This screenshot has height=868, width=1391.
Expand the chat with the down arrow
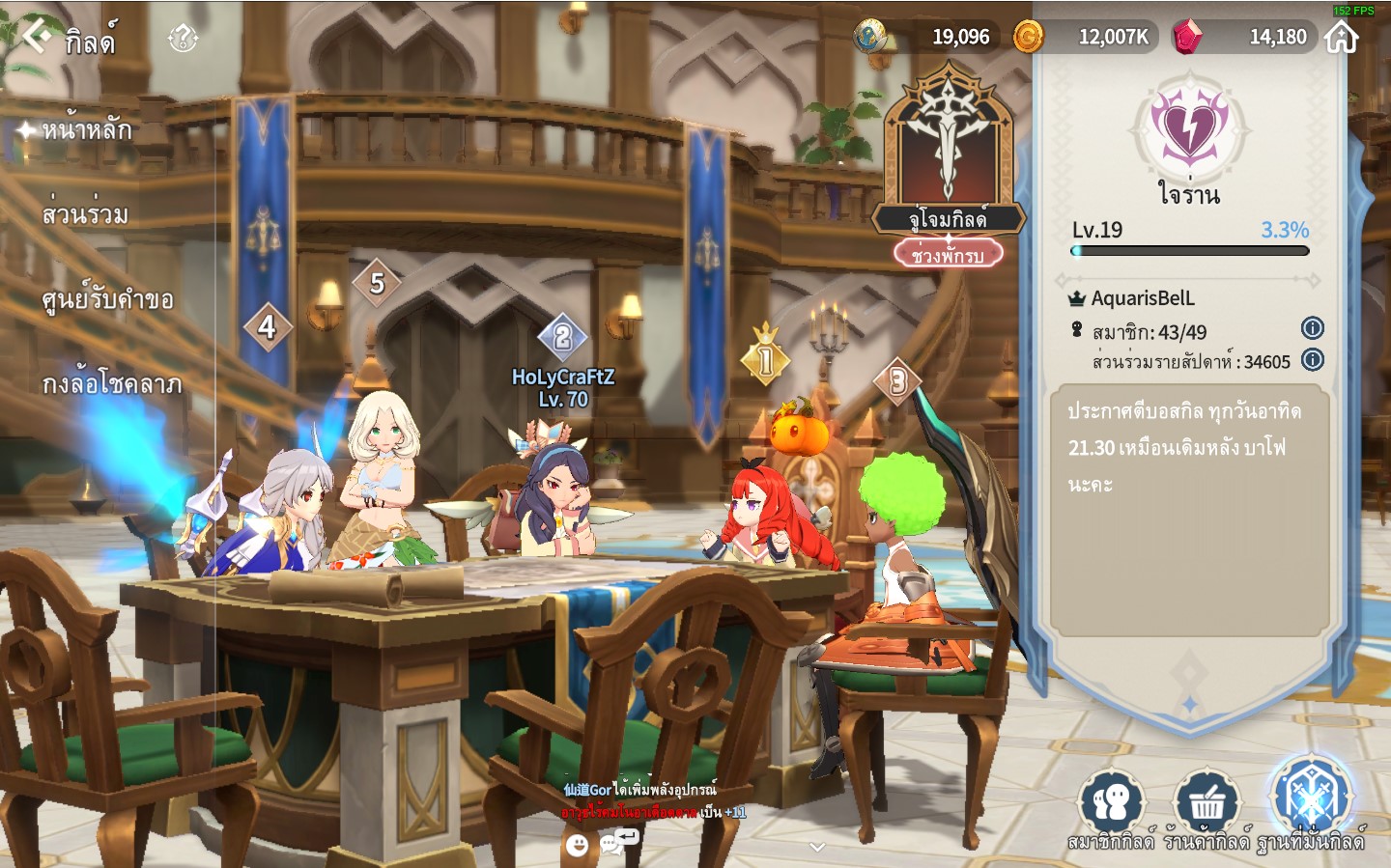pyautogui.click(x=817, y=848)
